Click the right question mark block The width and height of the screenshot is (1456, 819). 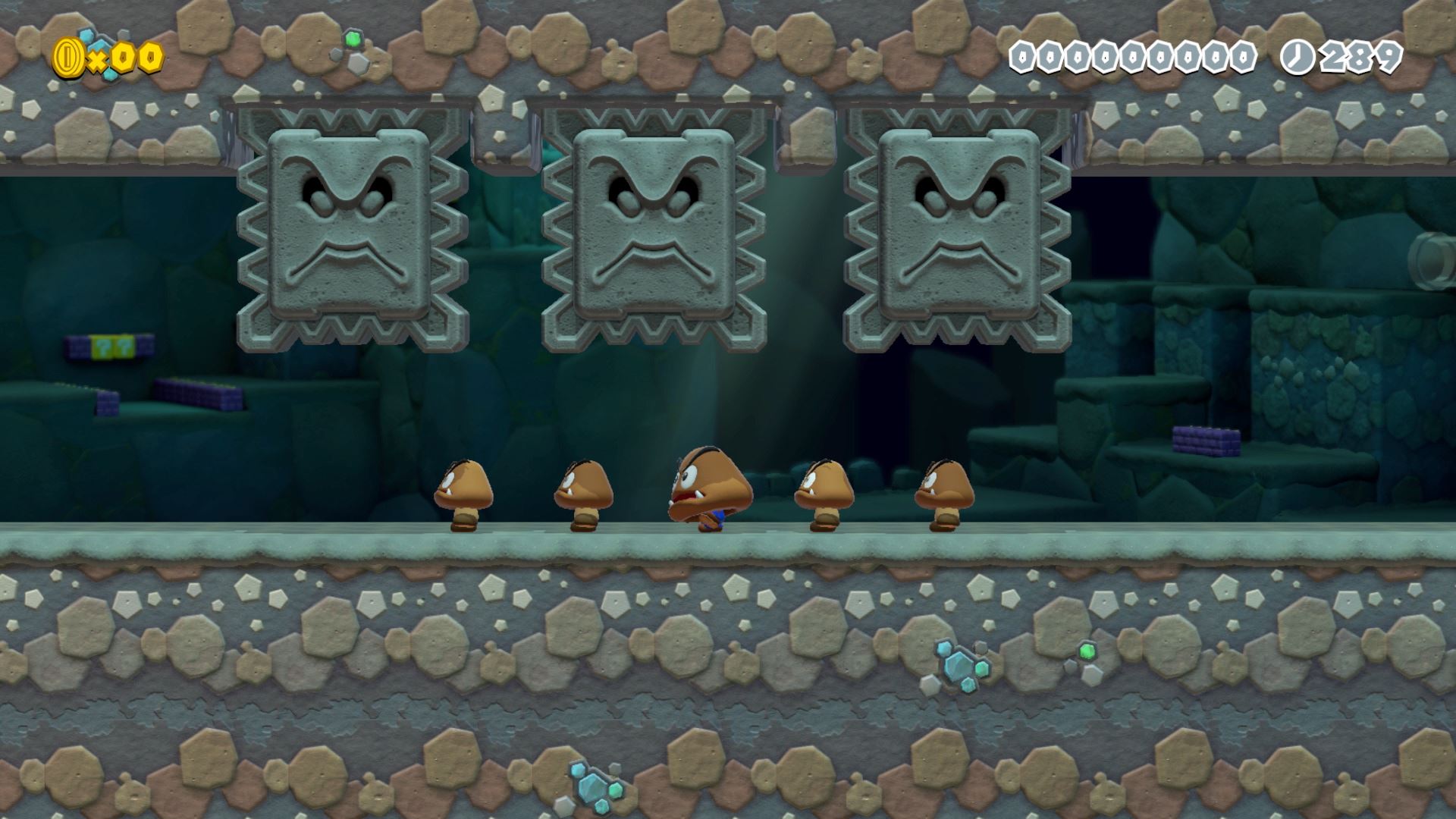click(123, 347)
